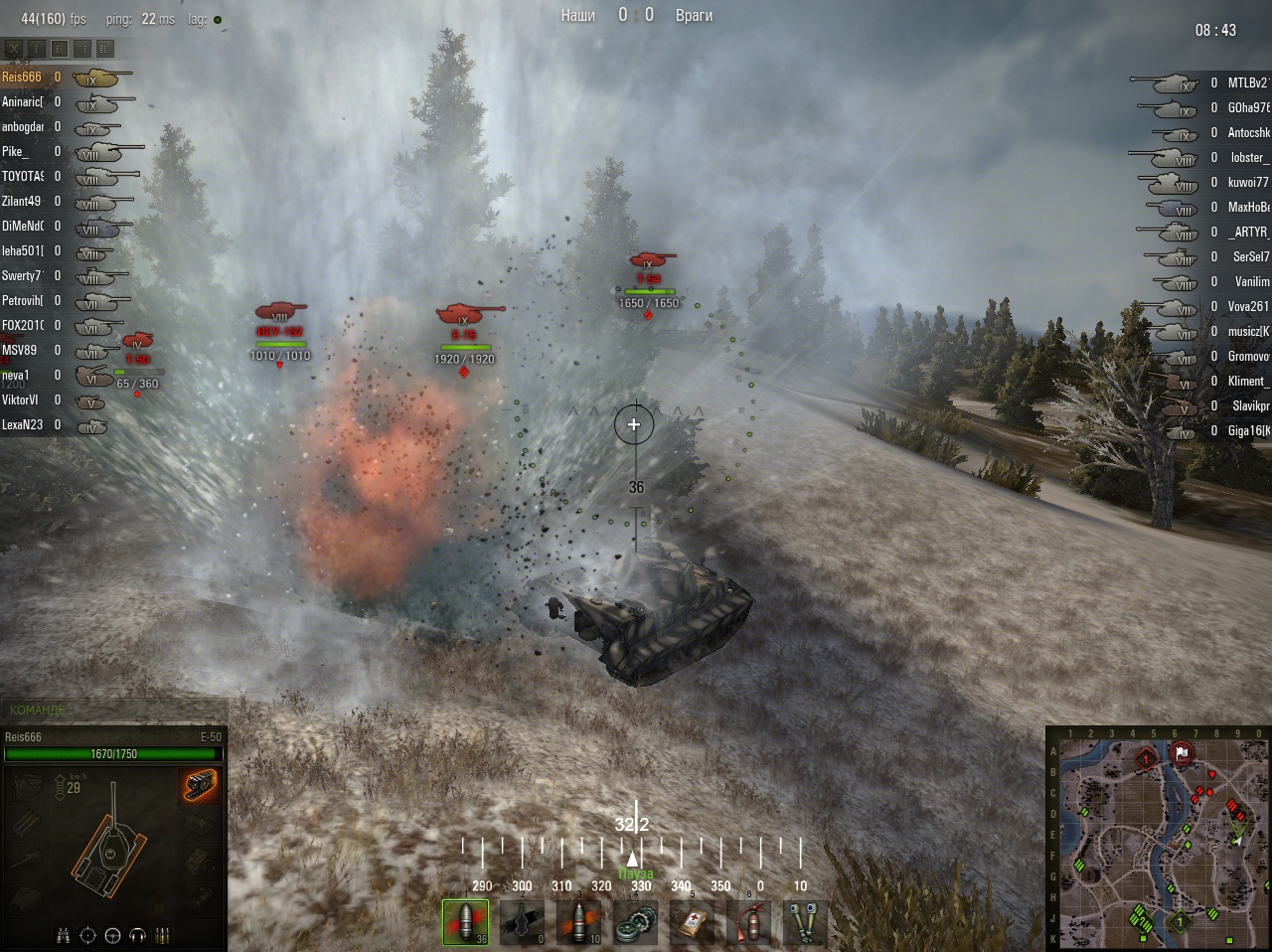The width and height of the screenshot is (1272, 952).
Task: Click the gunner crosshair crew icon
Action: (x=87, y=935)
